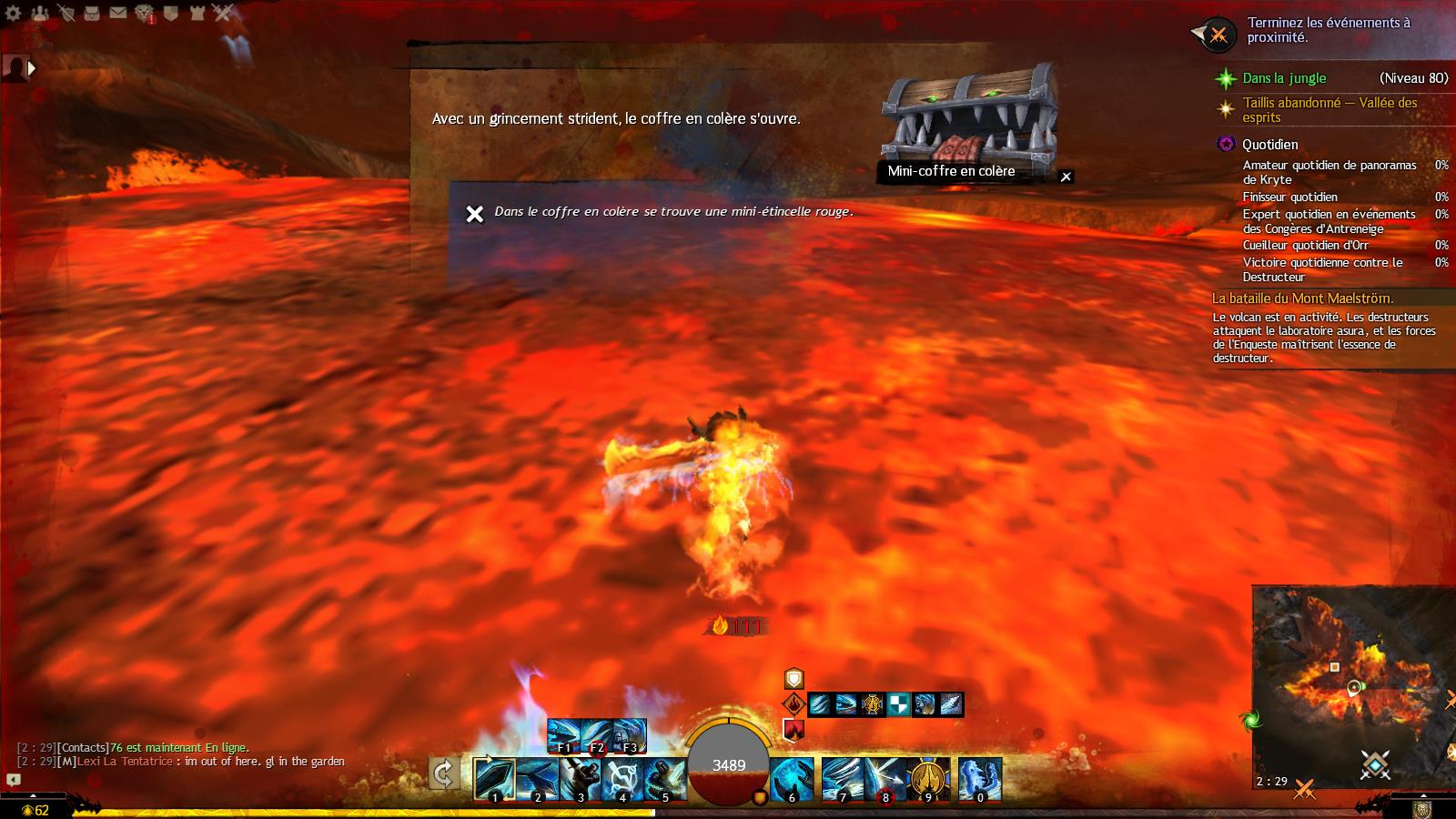This screenshot has width=1456, height=819.
Task: Dismiss the mini-étincelle rouge dialogue line
Action: click(474, 214)
